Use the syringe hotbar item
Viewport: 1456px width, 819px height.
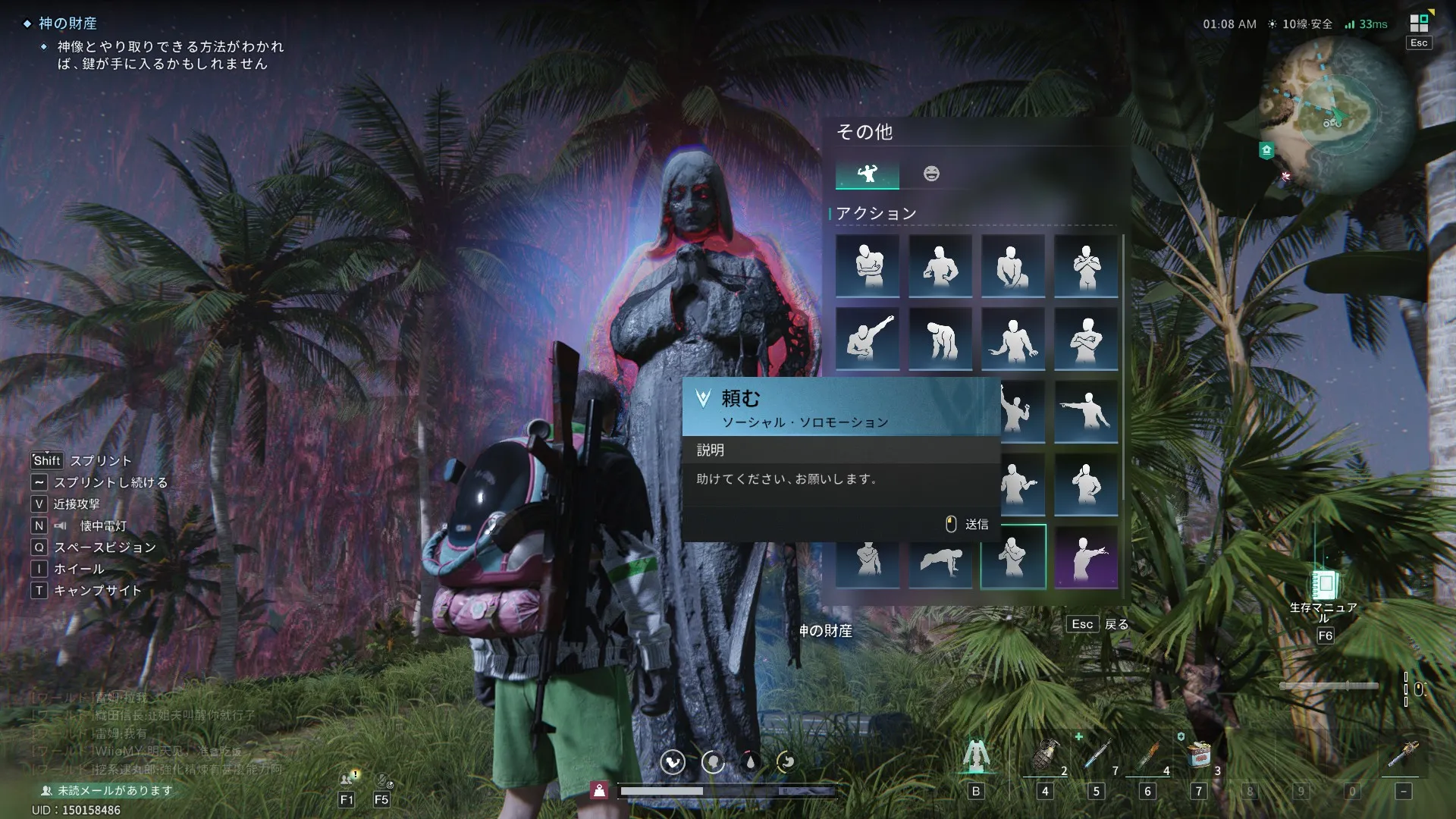point(1097,757)
